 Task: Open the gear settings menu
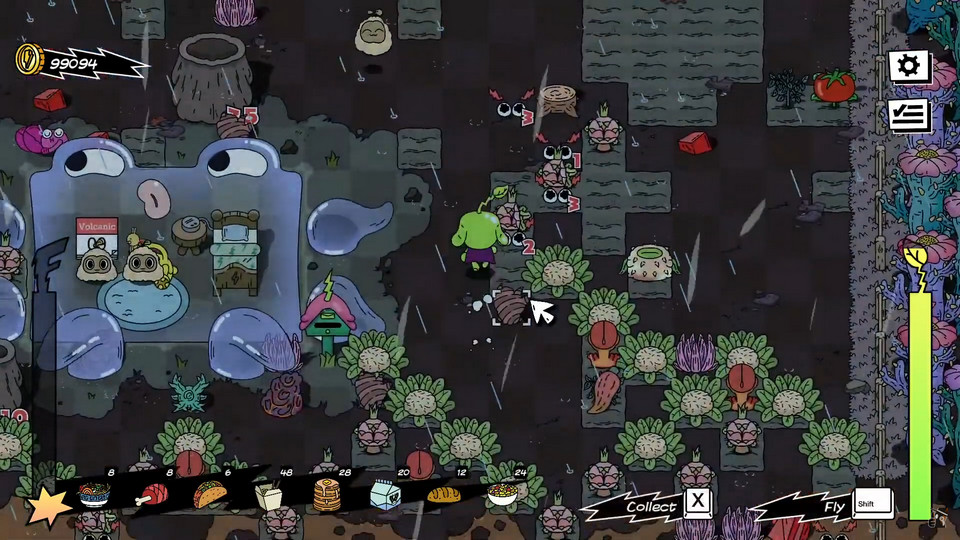point(909,67)
